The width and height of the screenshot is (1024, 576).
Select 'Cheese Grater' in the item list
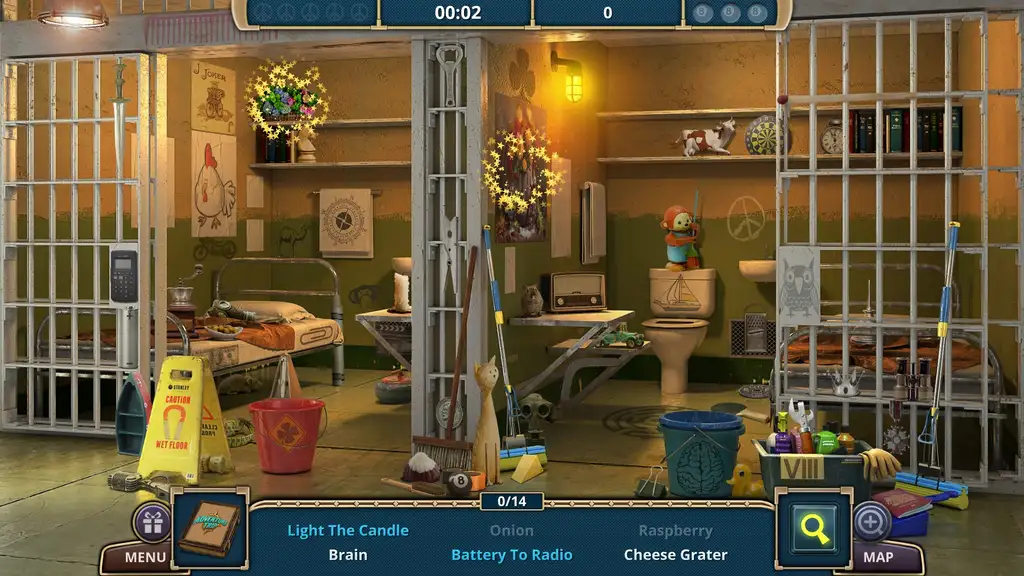[676, 554]
